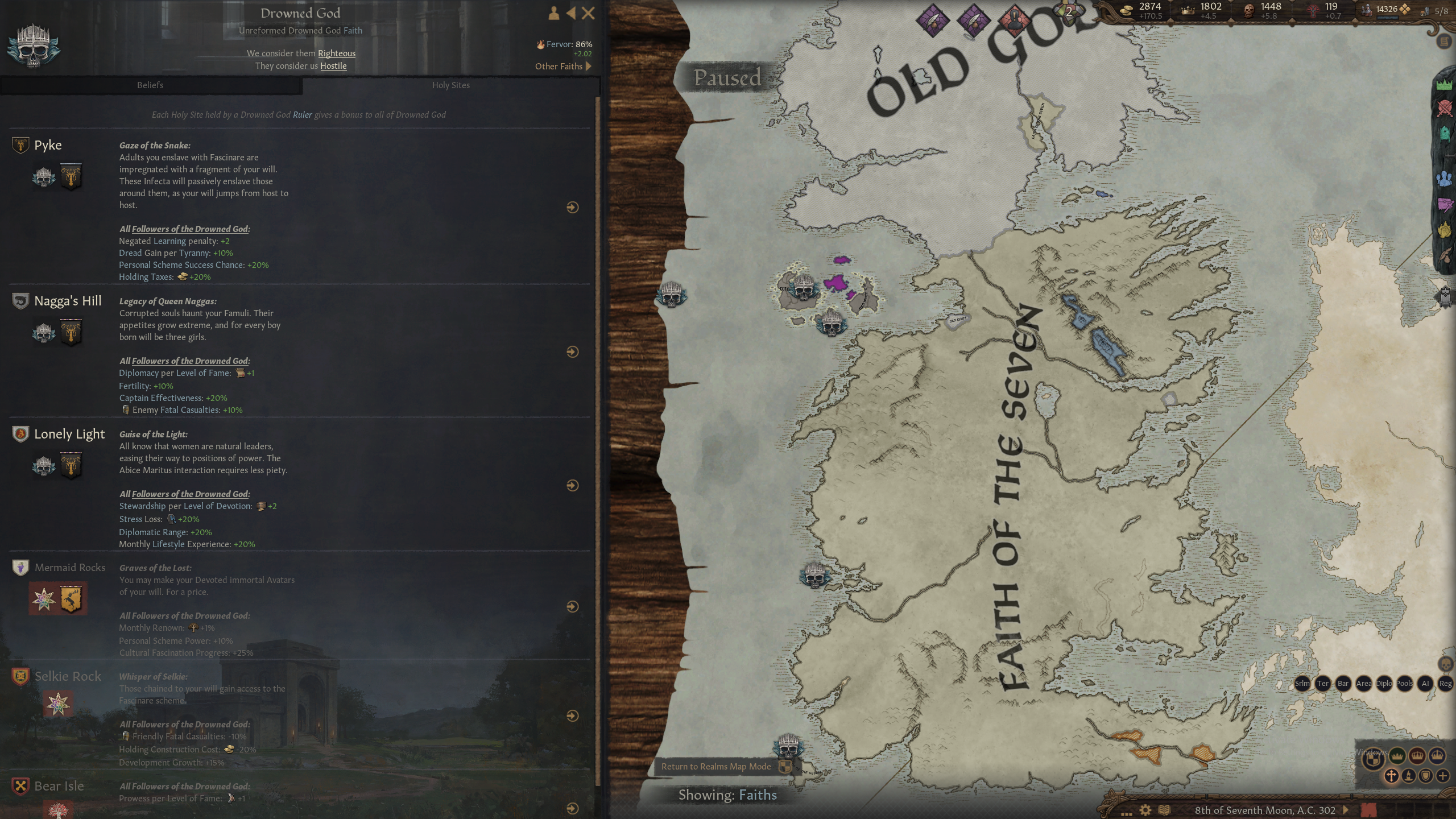The height and width of the screenshot is (819, 1456).
Task: Toggle the Ter map mode button
Action: (1322, 684)
